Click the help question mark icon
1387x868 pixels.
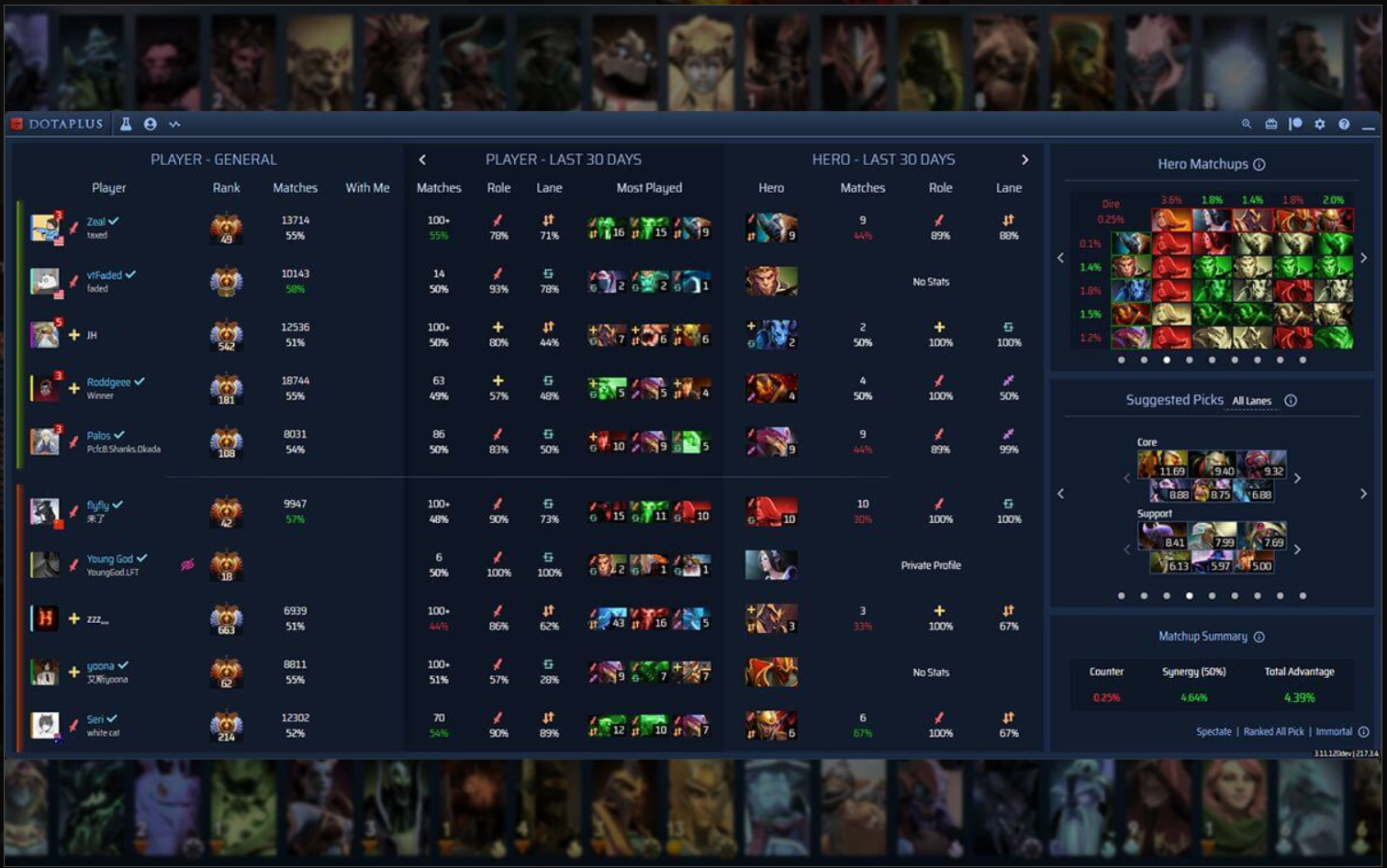[x=1343, y=123]
